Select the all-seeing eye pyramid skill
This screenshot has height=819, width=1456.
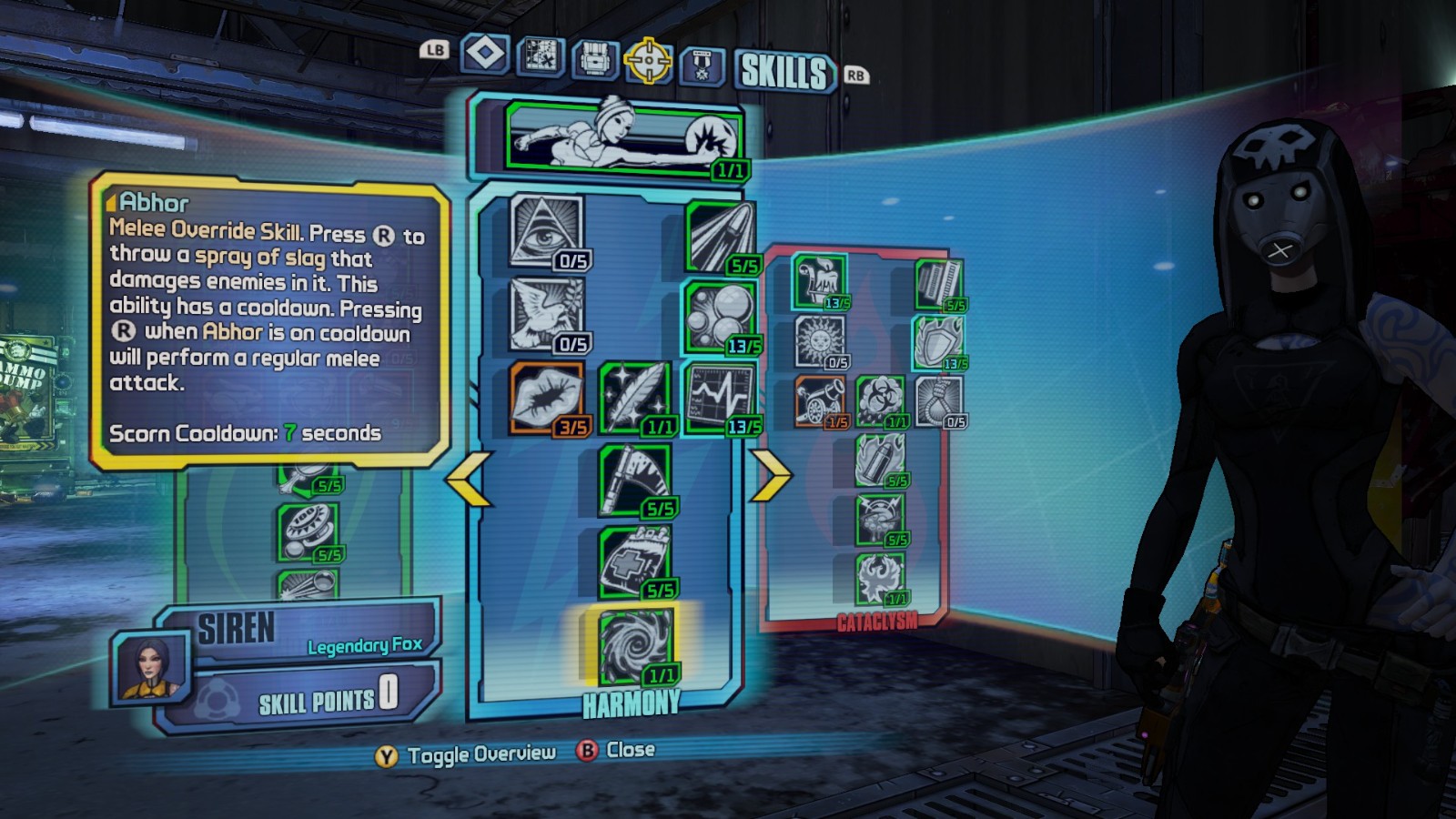(x=546, y=232)
